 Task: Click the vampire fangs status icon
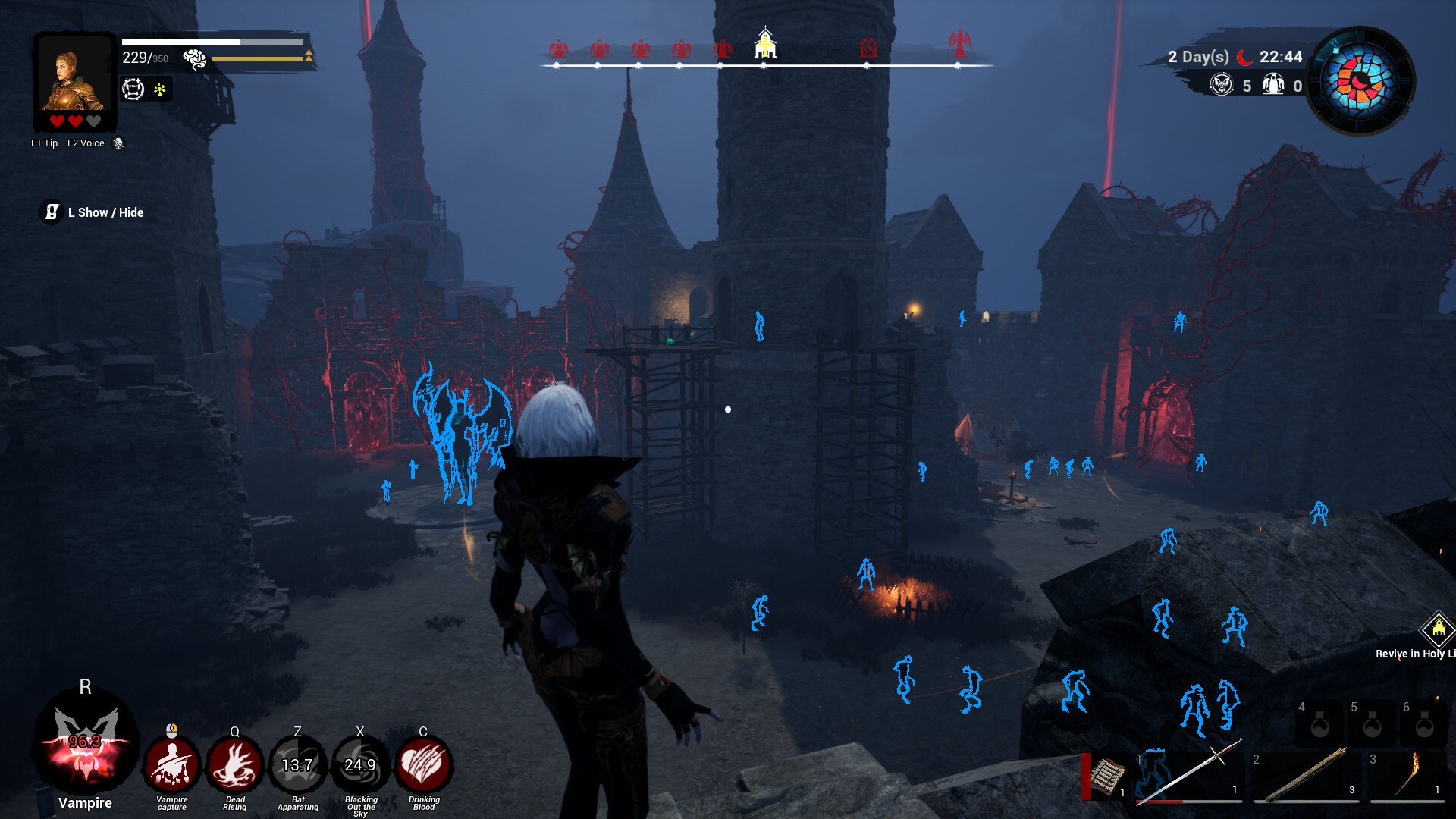click(133, 89)
